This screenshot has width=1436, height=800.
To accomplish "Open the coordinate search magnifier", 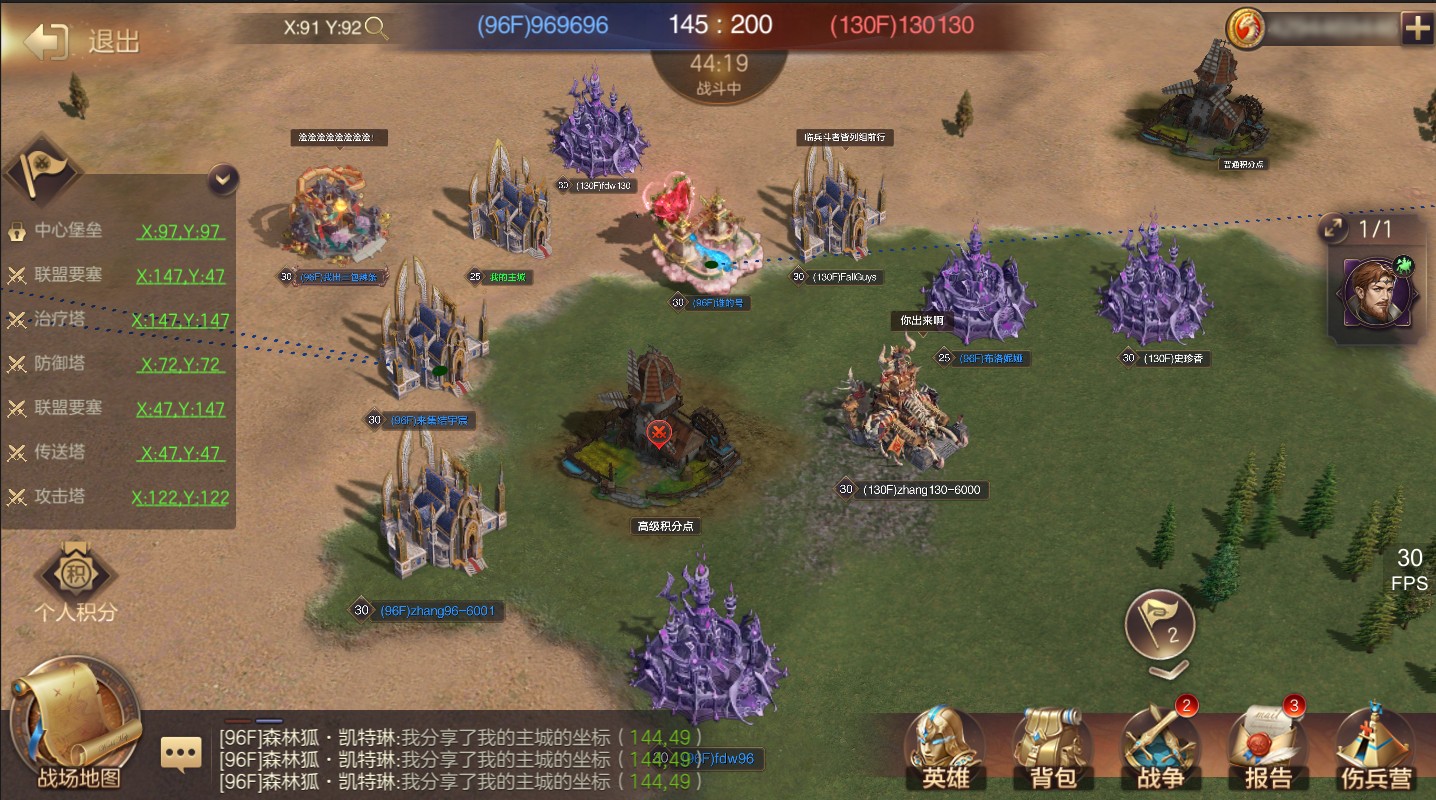I will click(x=377, y=27).
